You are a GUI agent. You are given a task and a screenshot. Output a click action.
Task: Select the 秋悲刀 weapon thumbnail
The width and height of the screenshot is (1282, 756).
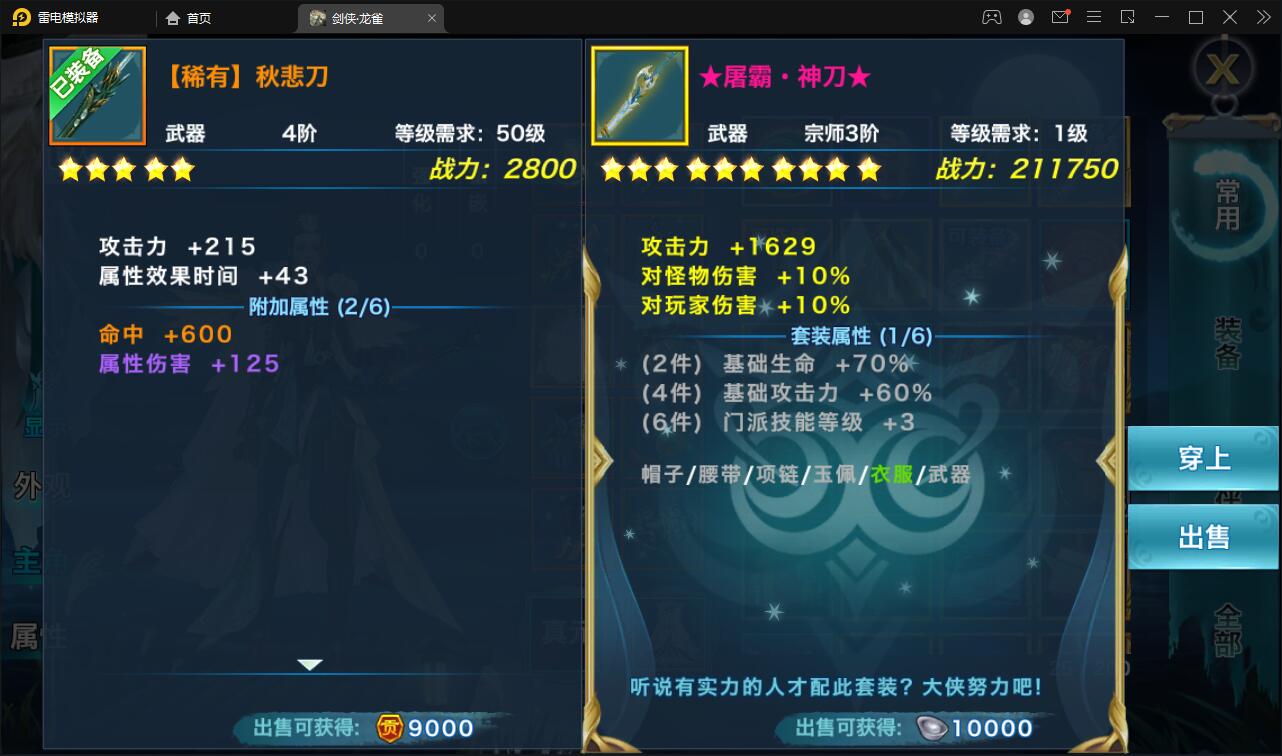point(97,95)
